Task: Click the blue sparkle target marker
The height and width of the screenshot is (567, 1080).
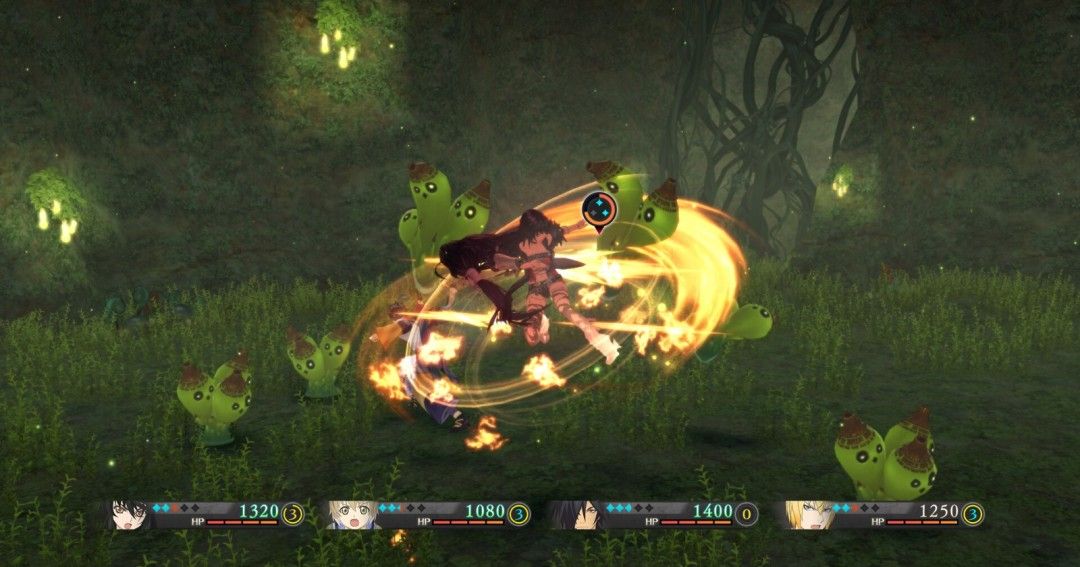Action: pos(598,210)
